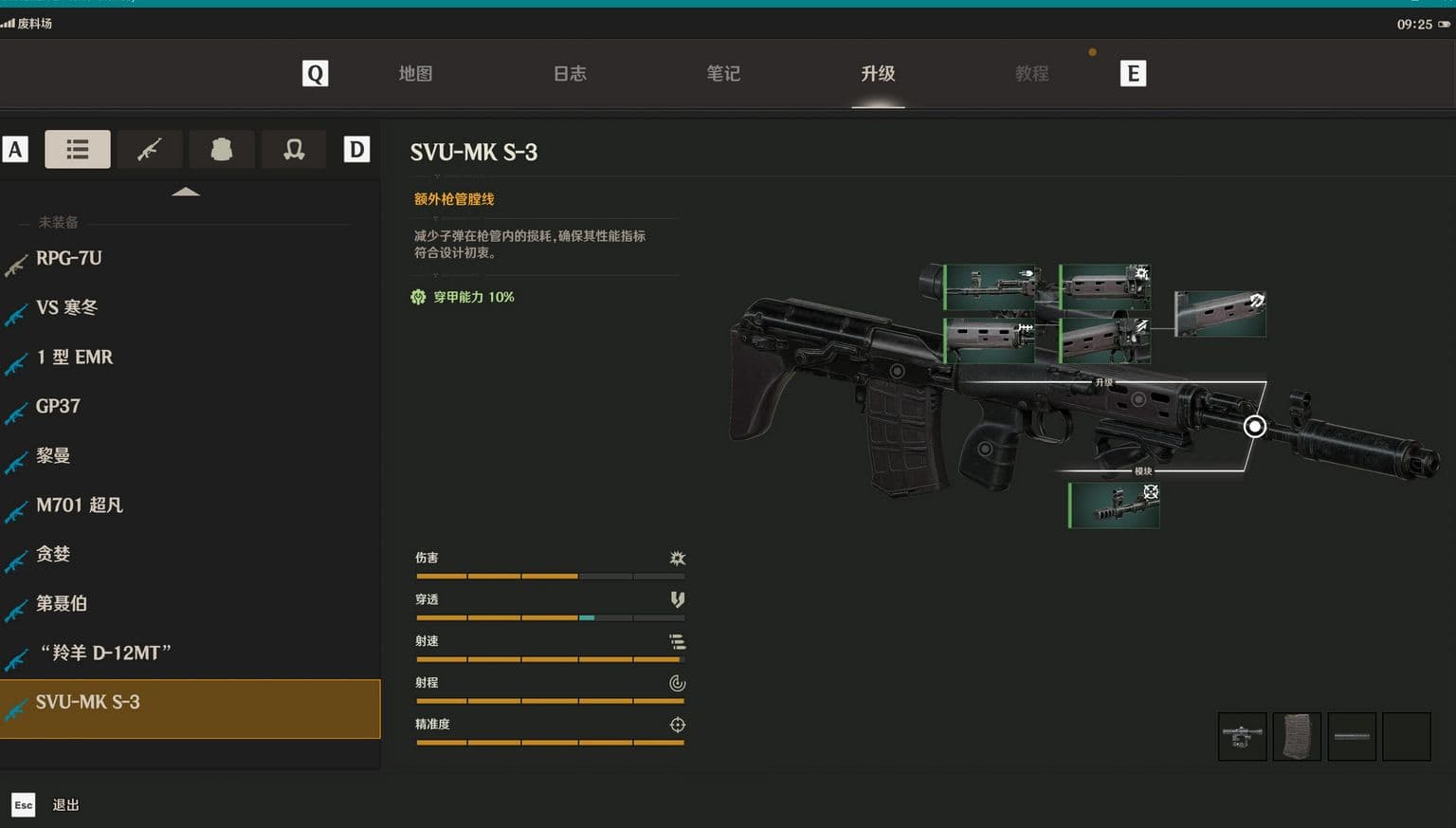This screenshot has width=1456, height=828.
Task: Choose the list view category filter
Action: pyautogui.click(x=78, y=150)
